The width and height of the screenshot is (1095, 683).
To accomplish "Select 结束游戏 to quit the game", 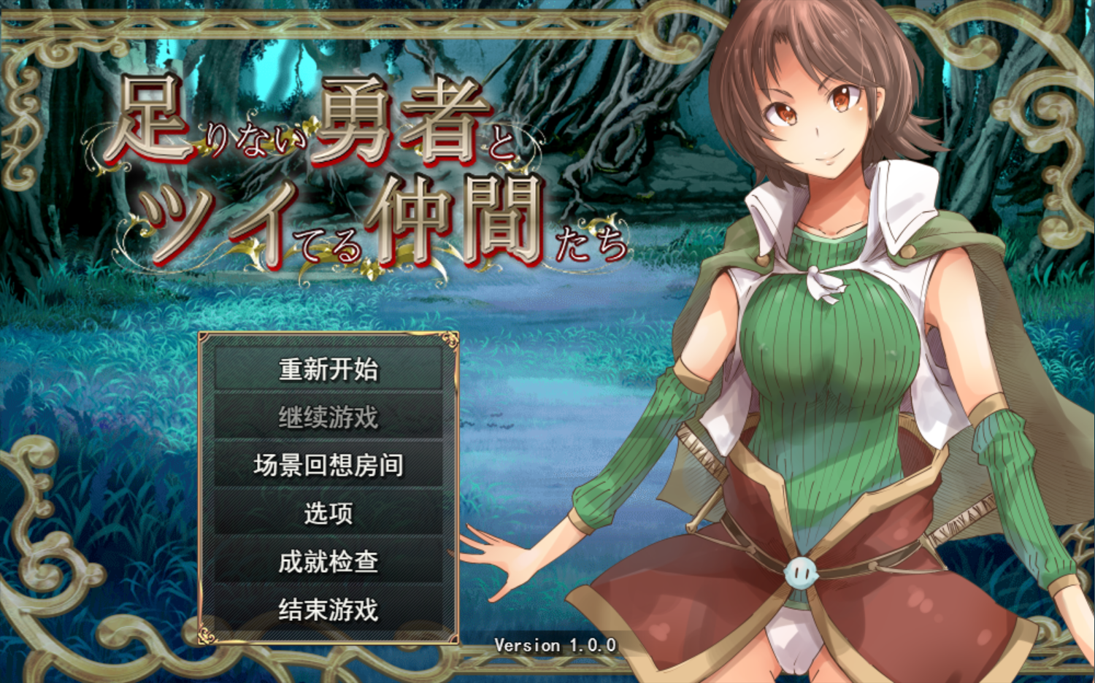I will point(328,609).
